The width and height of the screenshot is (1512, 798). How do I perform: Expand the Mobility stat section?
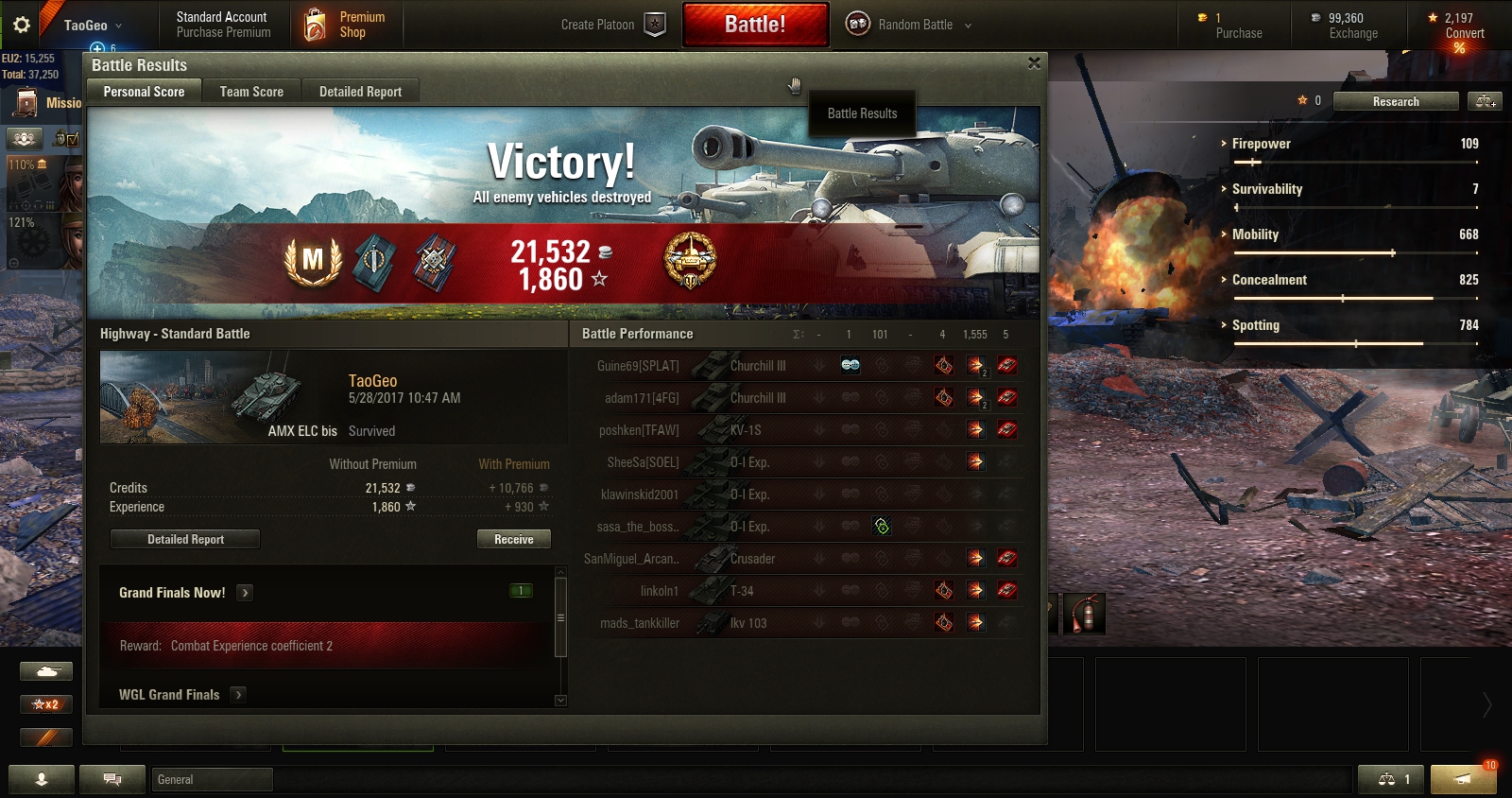(1255, 234)
